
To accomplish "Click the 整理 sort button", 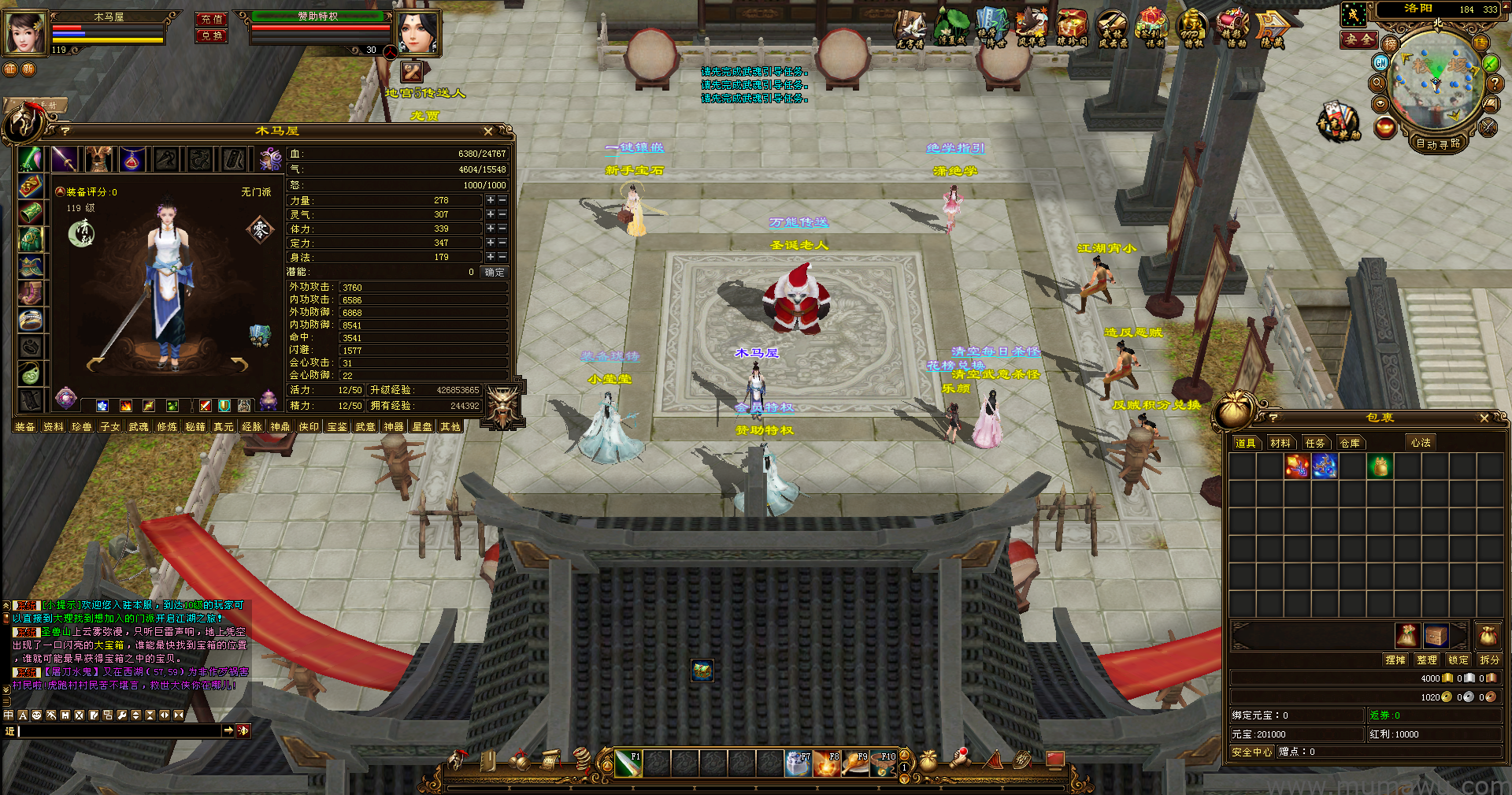I will click(1426, 660).
